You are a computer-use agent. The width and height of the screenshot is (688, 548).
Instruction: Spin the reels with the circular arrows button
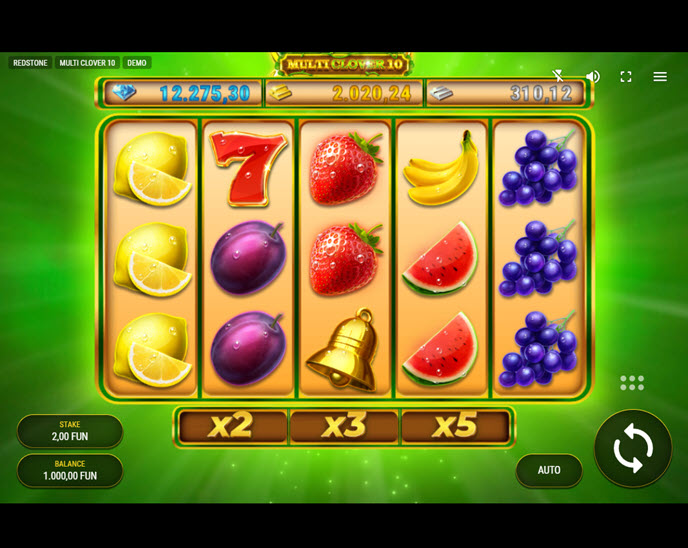click(632, 449)
